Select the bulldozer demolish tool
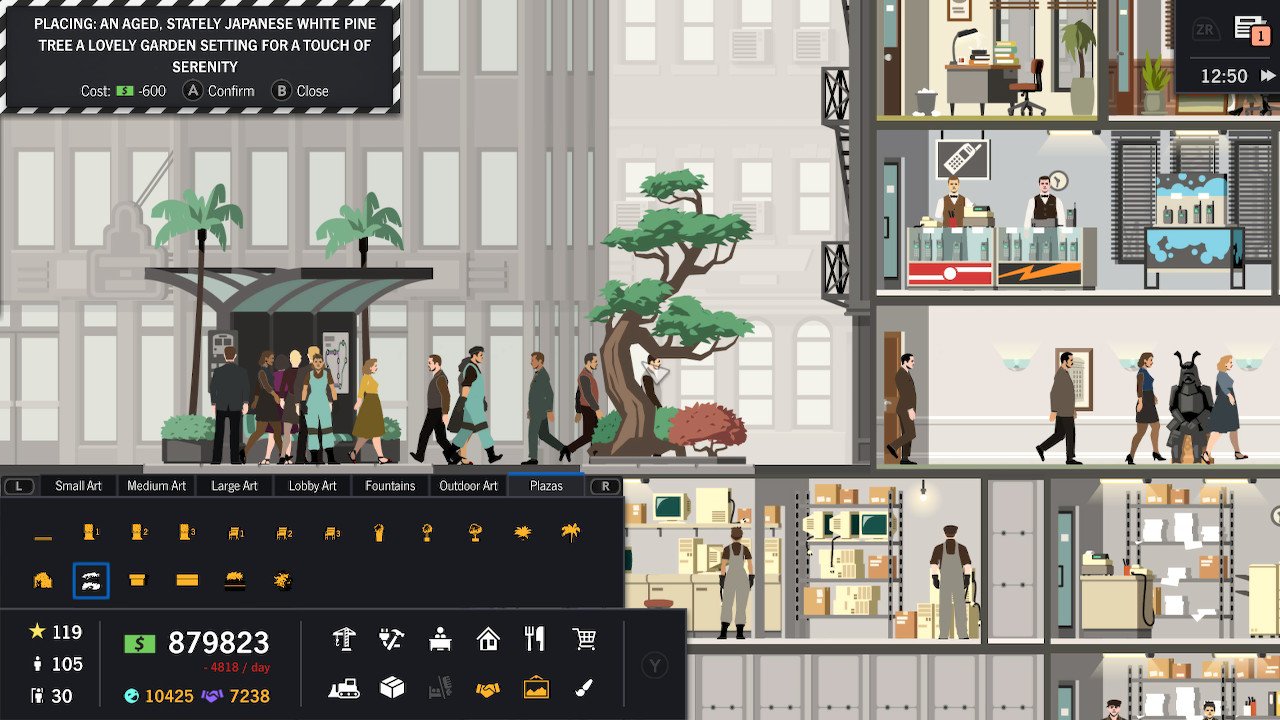Screen dimensions: 1280x720 click(345, 688)
